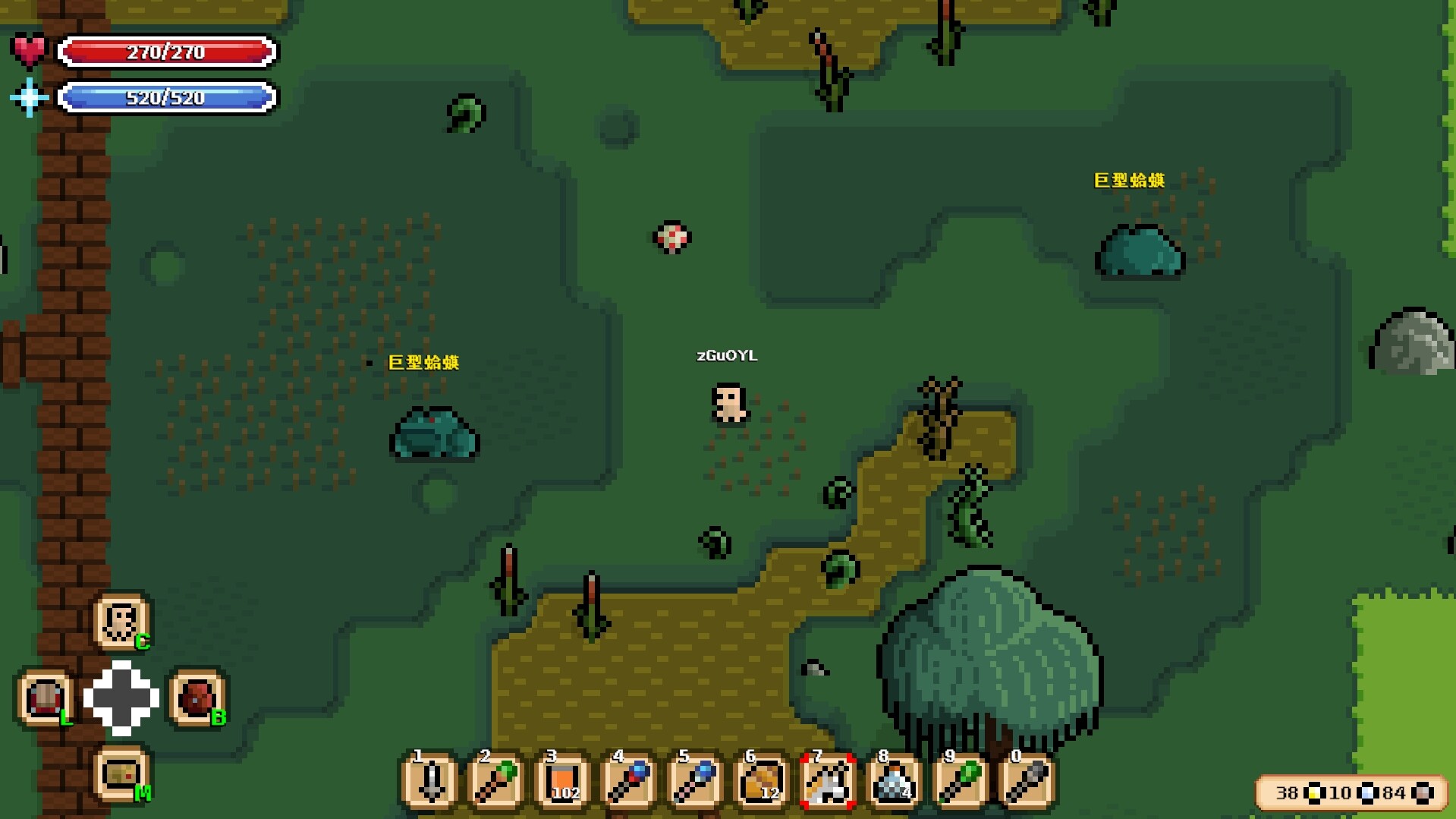Click the heart icon beside the health bar
Viewport: 1456px width, 819px height.
click(29, 48)
